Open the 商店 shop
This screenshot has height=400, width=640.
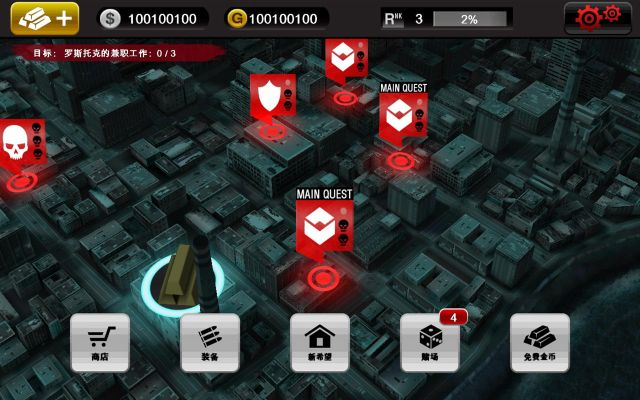(99, 342)
